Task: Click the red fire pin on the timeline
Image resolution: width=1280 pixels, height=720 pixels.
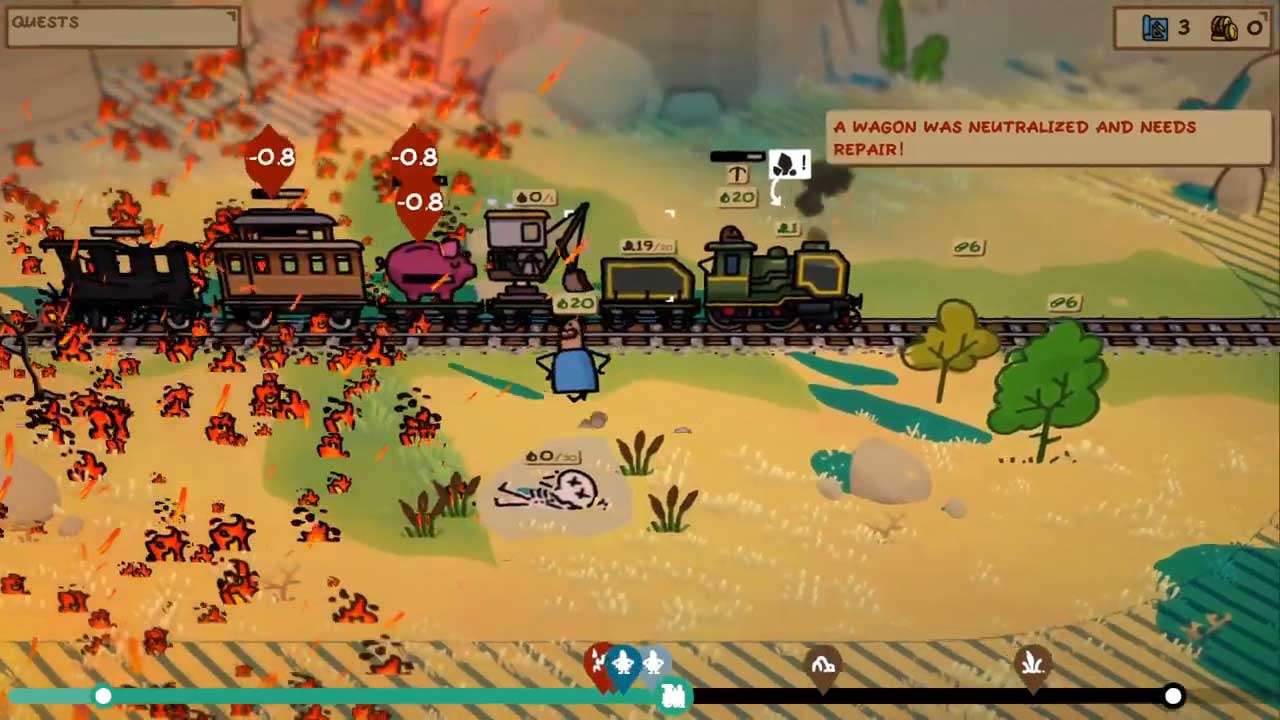Action: click(x=598, y=663)
